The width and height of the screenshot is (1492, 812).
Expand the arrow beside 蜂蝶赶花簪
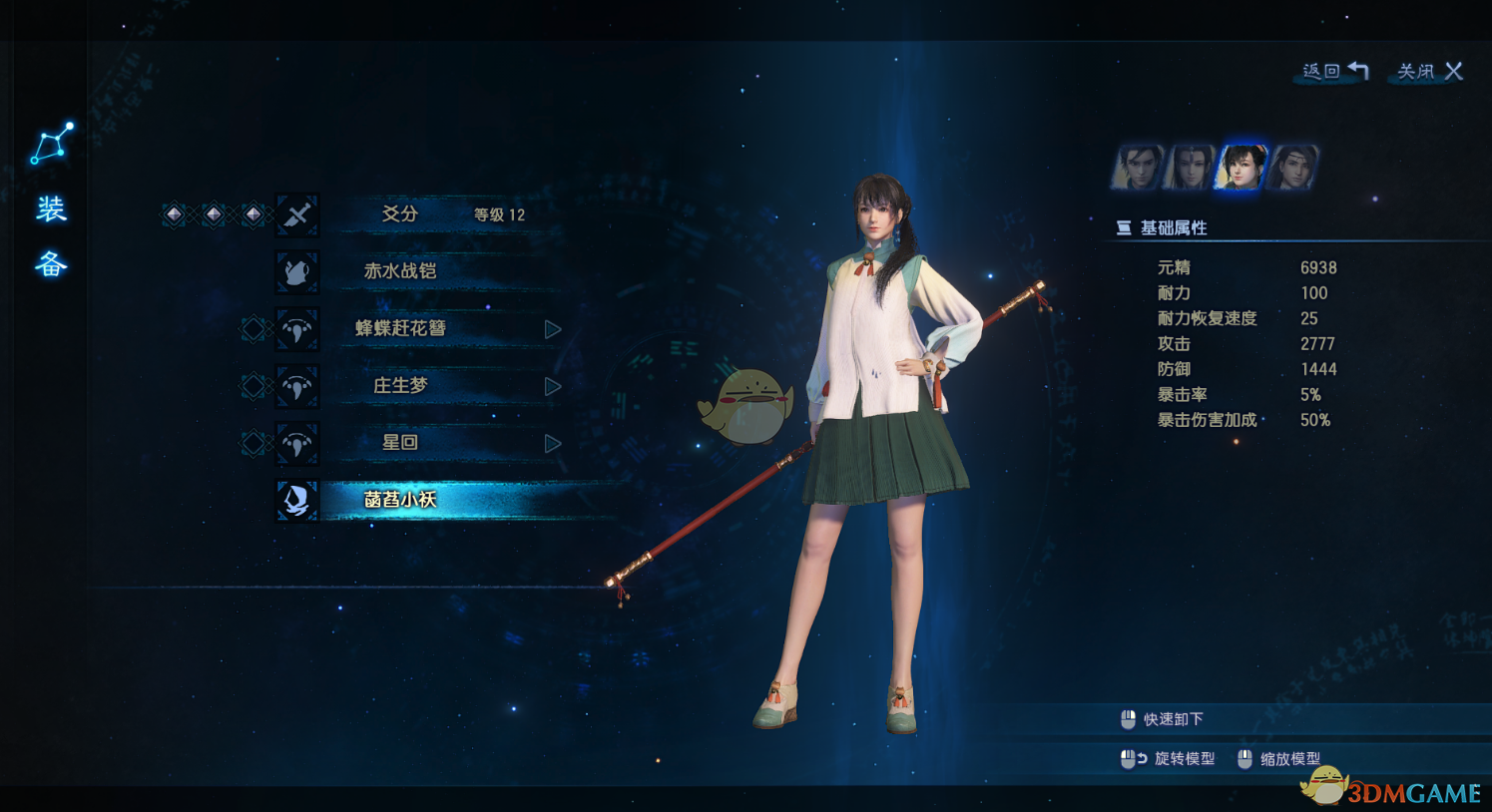point(553,329)
